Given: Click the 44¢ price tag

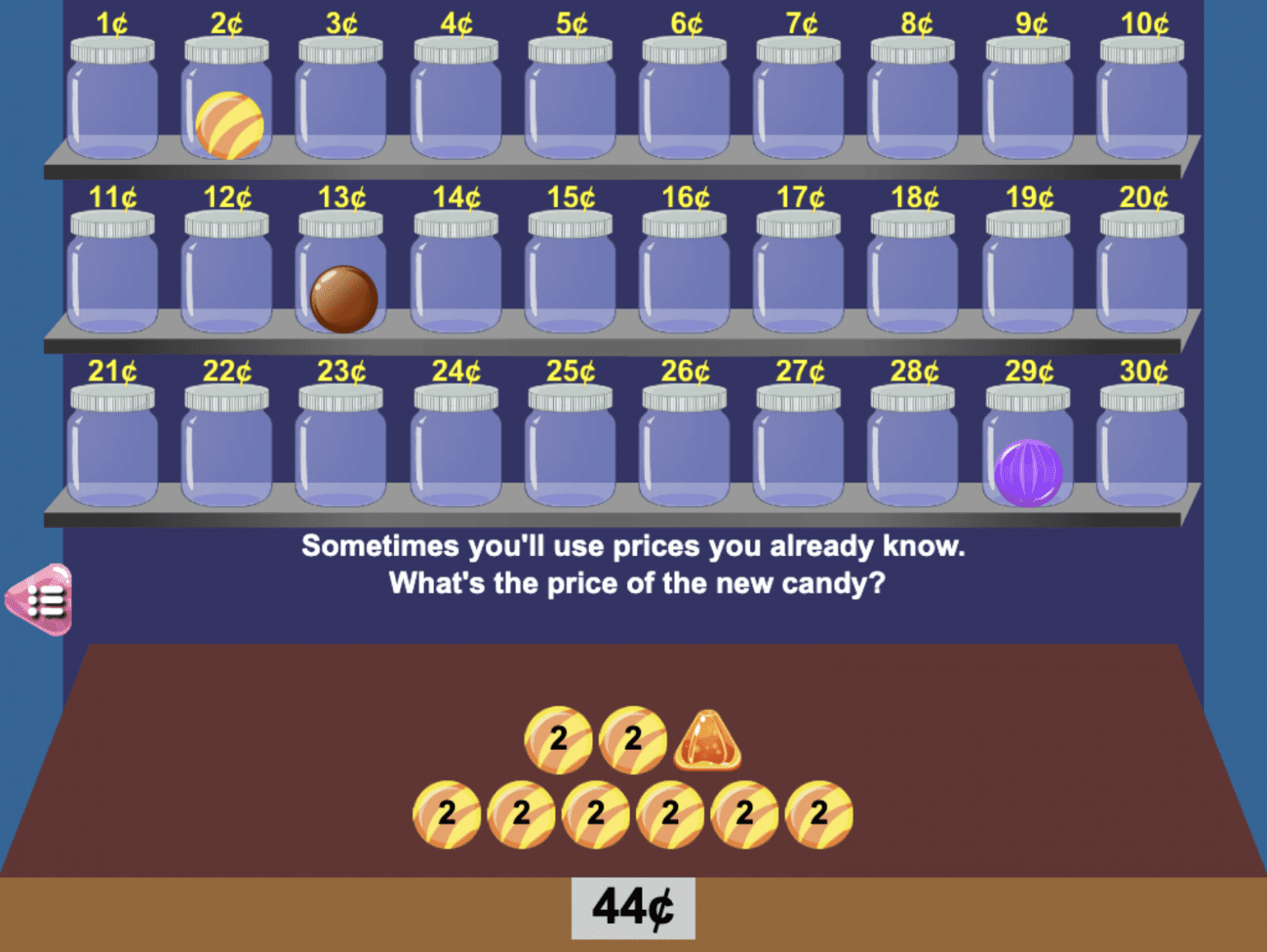Looking at the screenshot, I should 632,907.
